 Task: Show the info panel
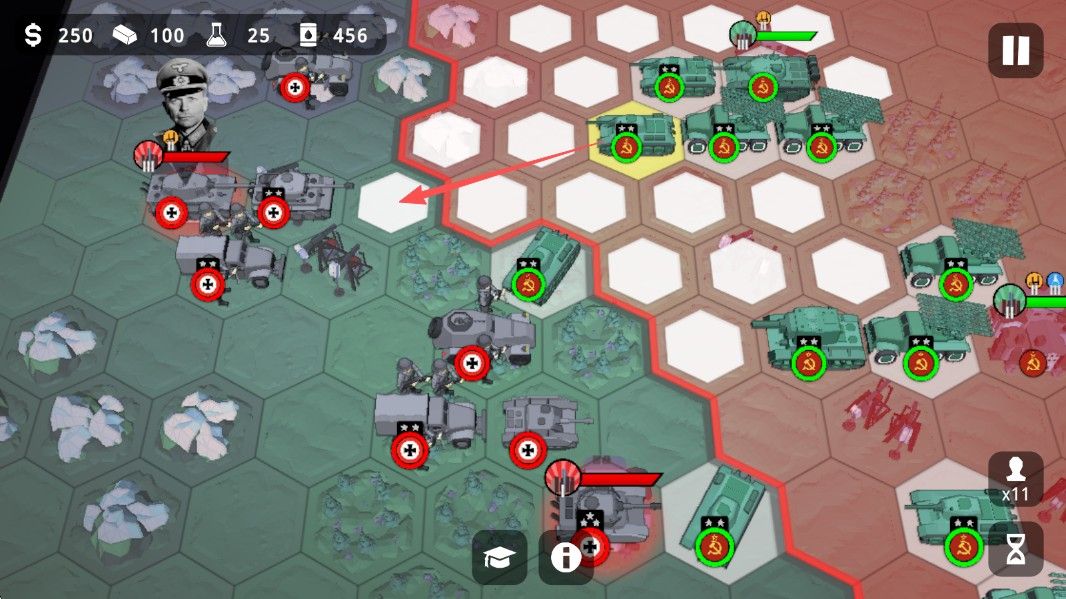[x=566, y=558]
